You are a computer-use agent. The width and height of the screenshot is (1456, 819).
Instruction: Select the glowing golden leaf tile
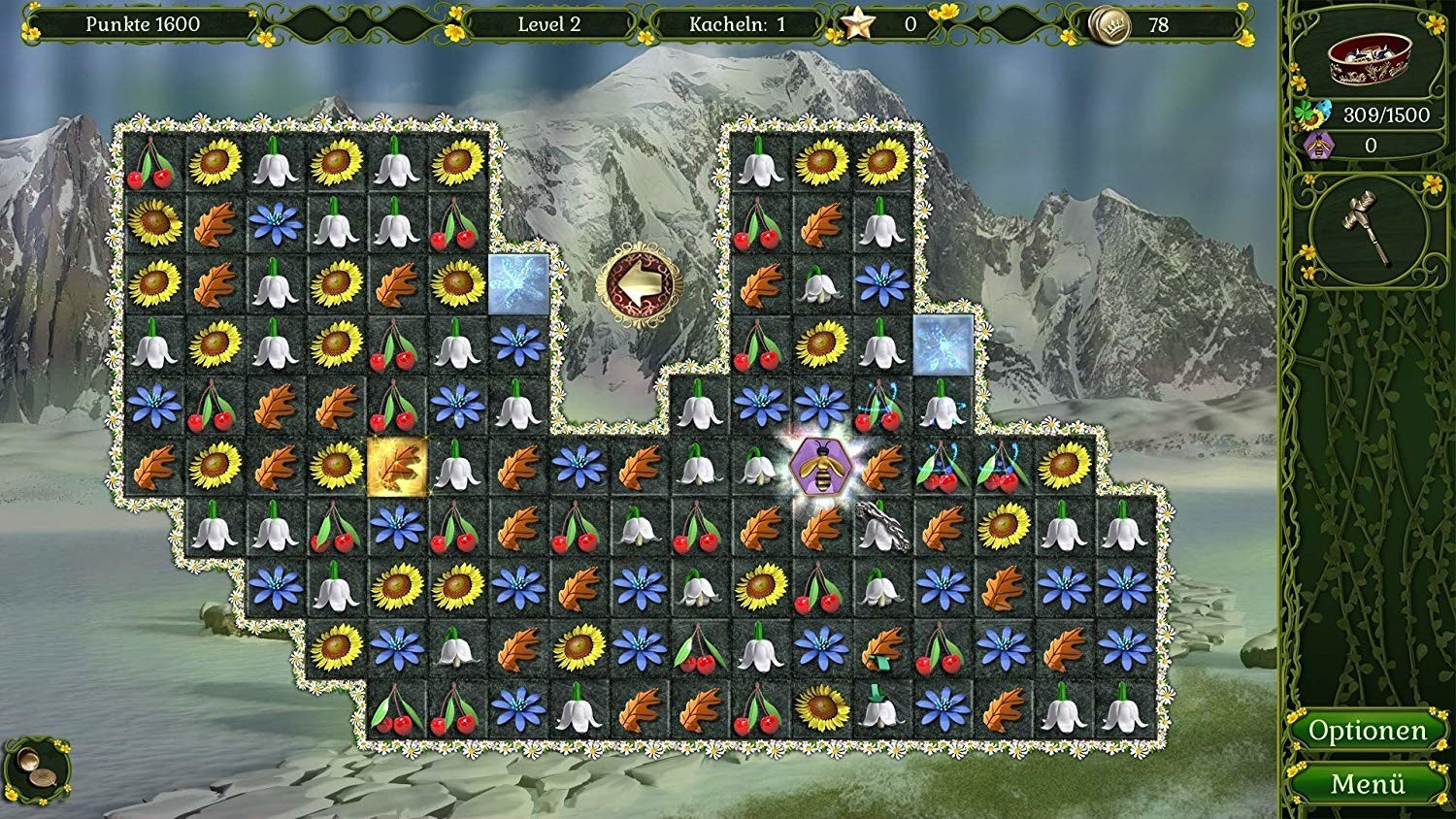coord(397,467)
